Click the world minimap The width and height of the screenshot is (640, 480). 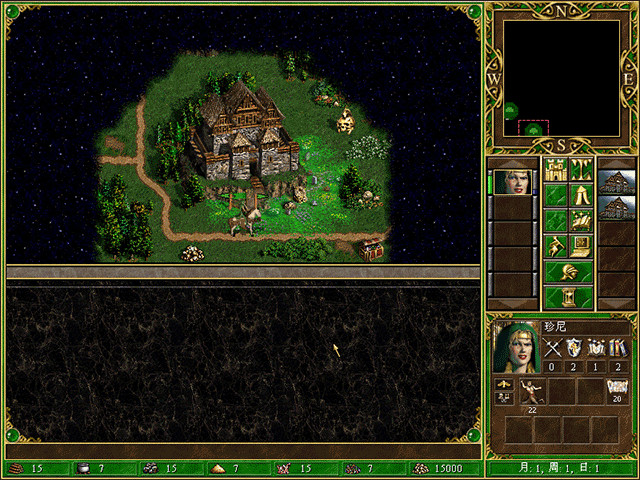(x=561, y=78)
